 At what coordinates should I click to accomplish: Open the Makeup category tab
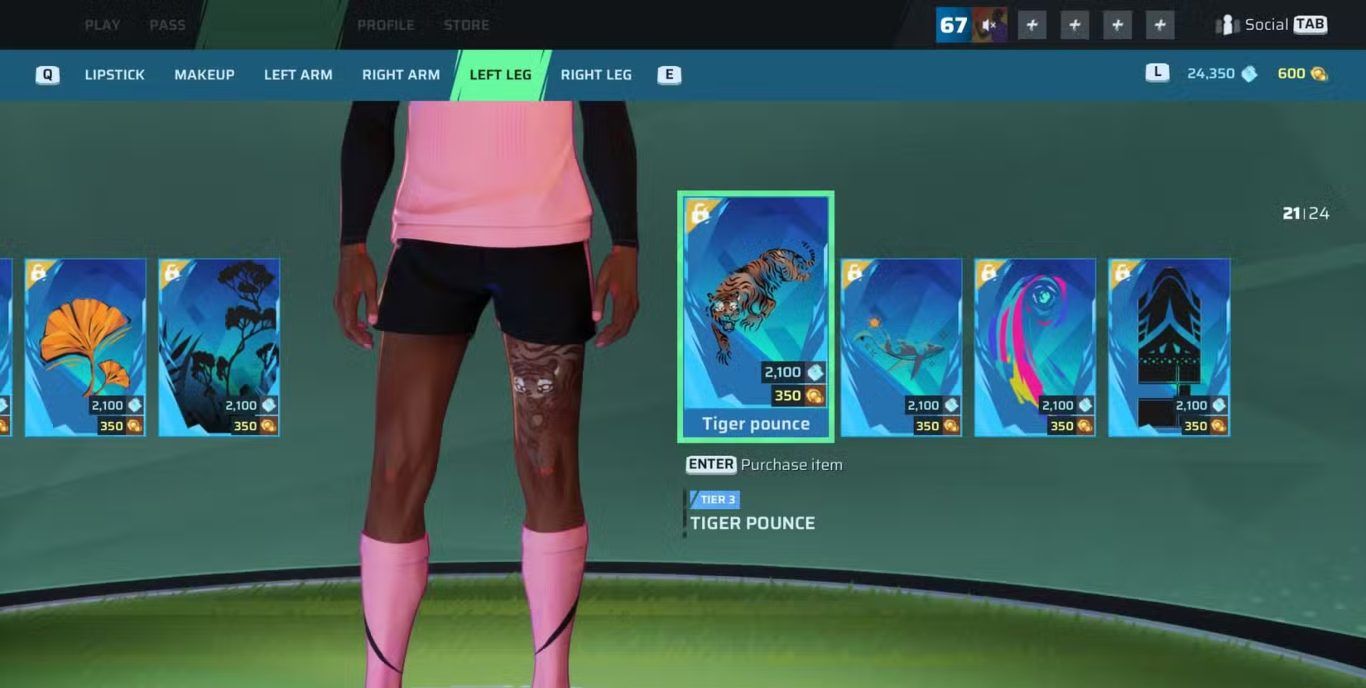(204, 75)
